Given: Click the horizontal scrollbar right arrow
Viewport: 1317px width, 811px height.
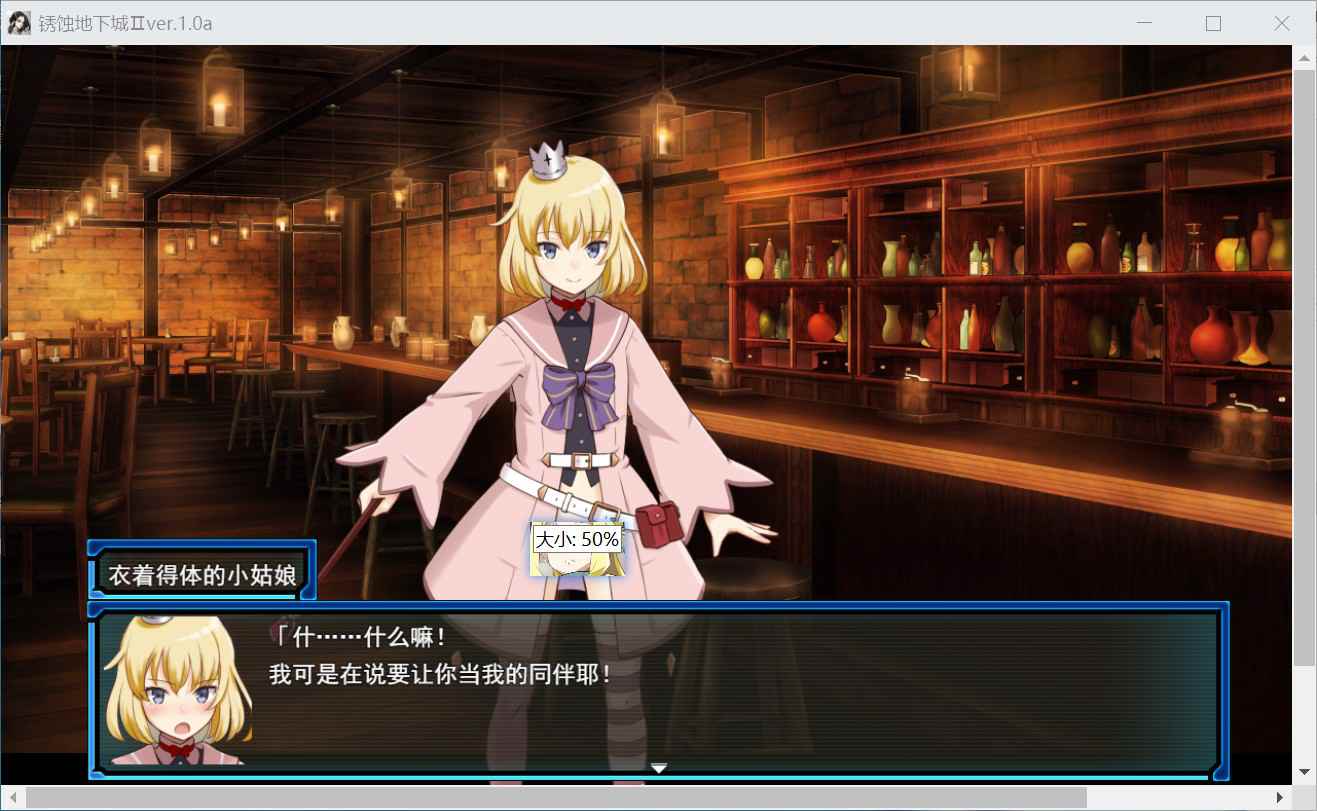Looking at the screenshot, I should tap(1280, 797).
